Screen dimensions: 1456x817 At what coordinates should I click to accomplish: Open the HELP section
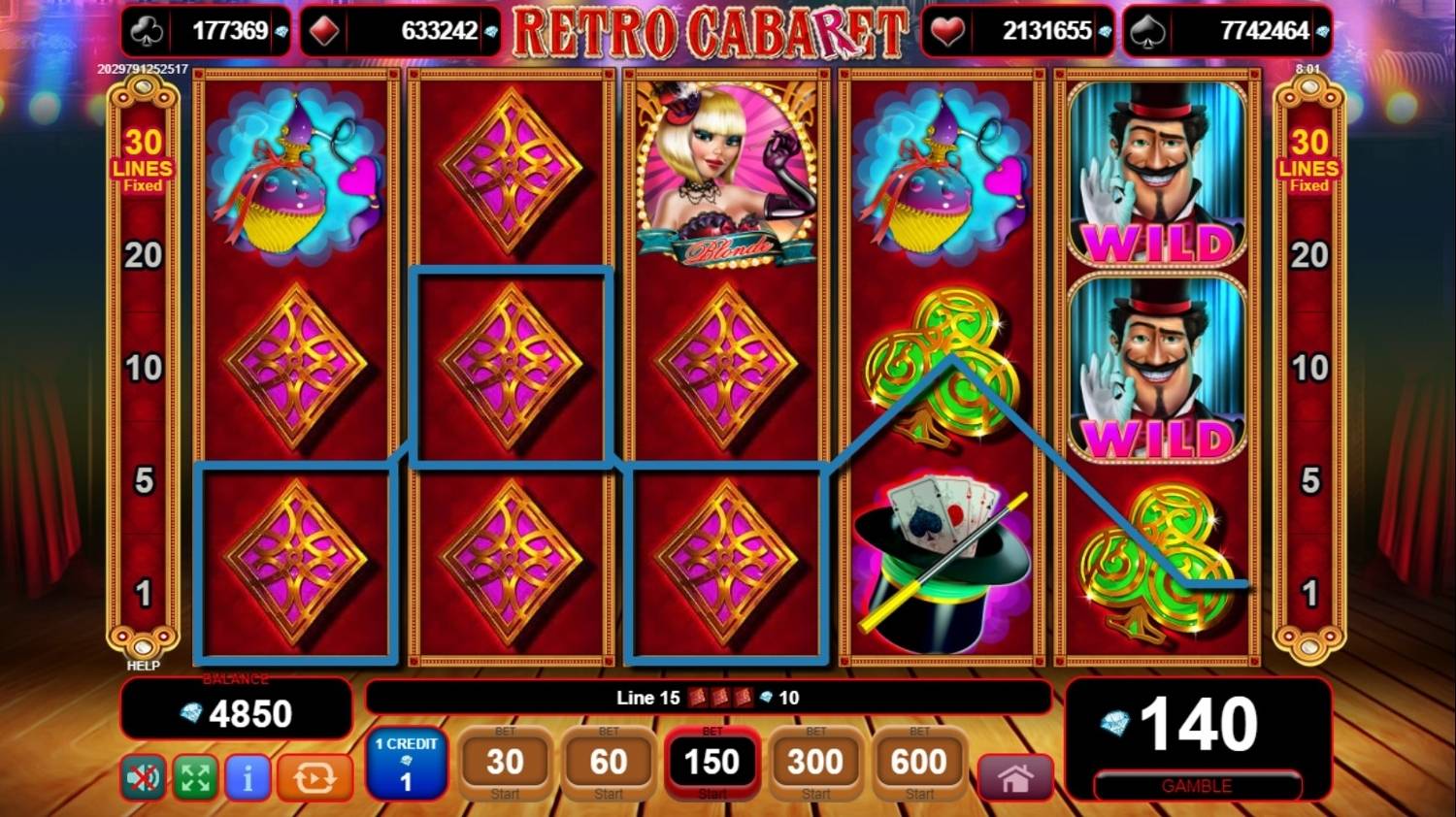pos(142,666)
